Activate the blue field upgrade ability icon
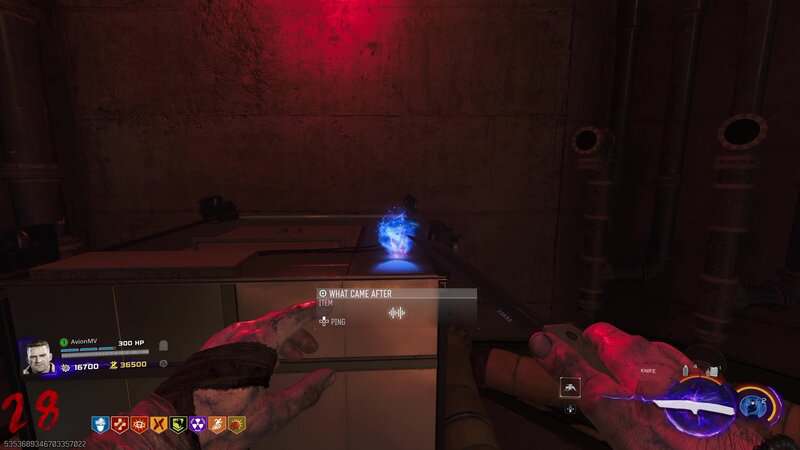 pyautogui.click(x=756, y=407)
